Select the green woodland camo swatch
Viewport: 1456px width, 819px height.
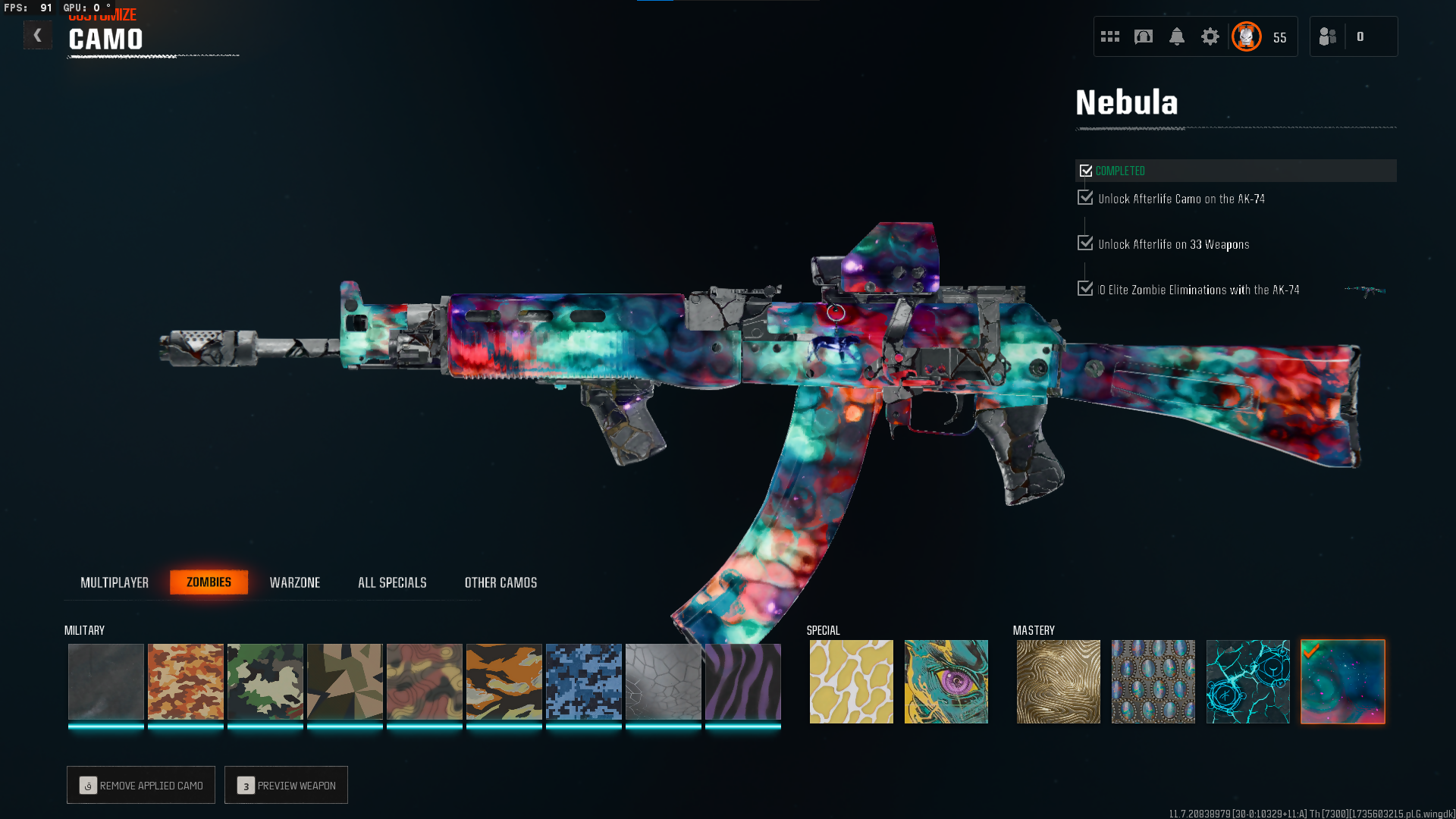265,682
